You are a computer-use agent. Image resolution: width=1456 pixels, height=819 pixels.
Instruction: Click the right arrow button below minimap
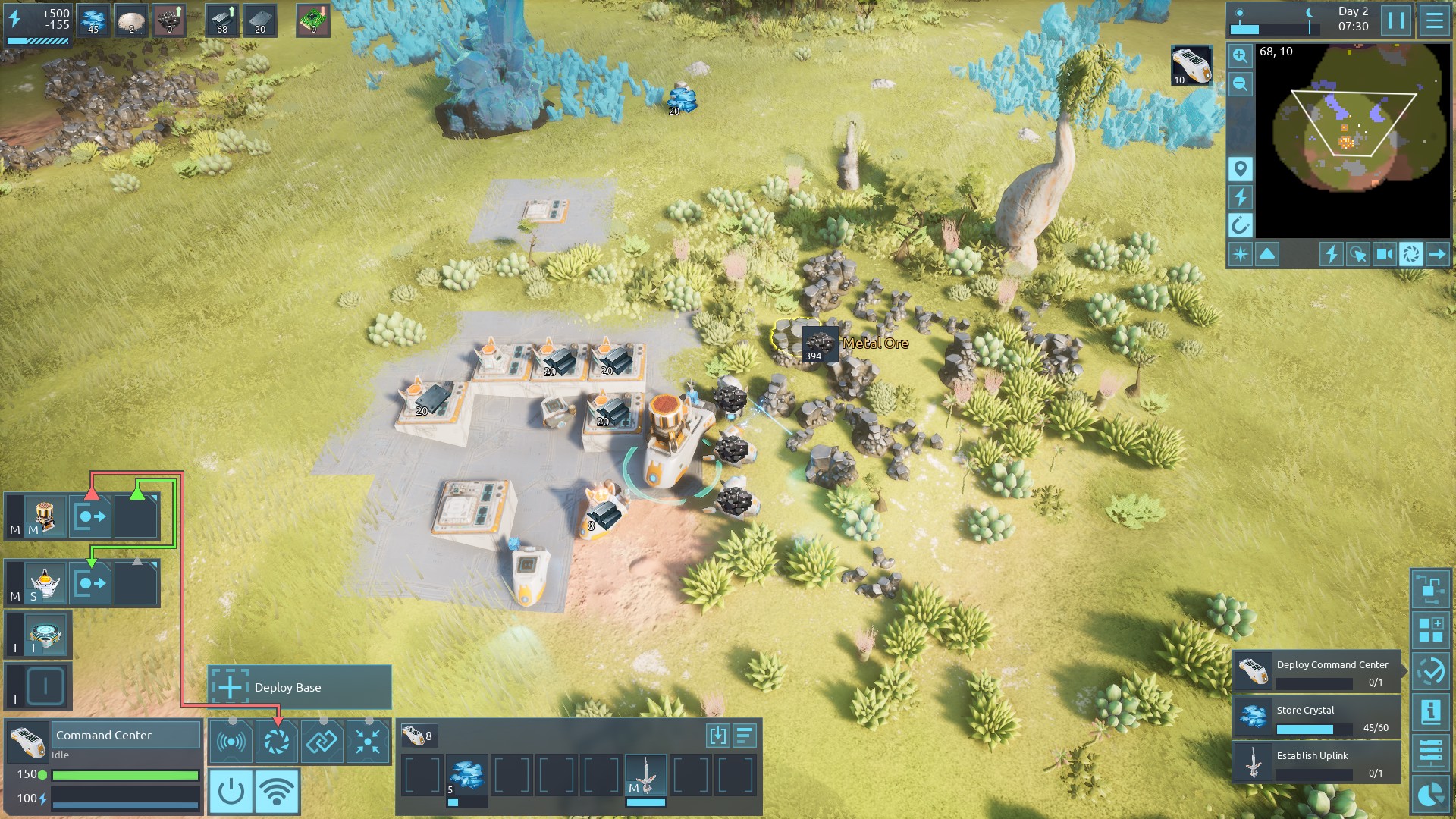(x=1437, y=254)
